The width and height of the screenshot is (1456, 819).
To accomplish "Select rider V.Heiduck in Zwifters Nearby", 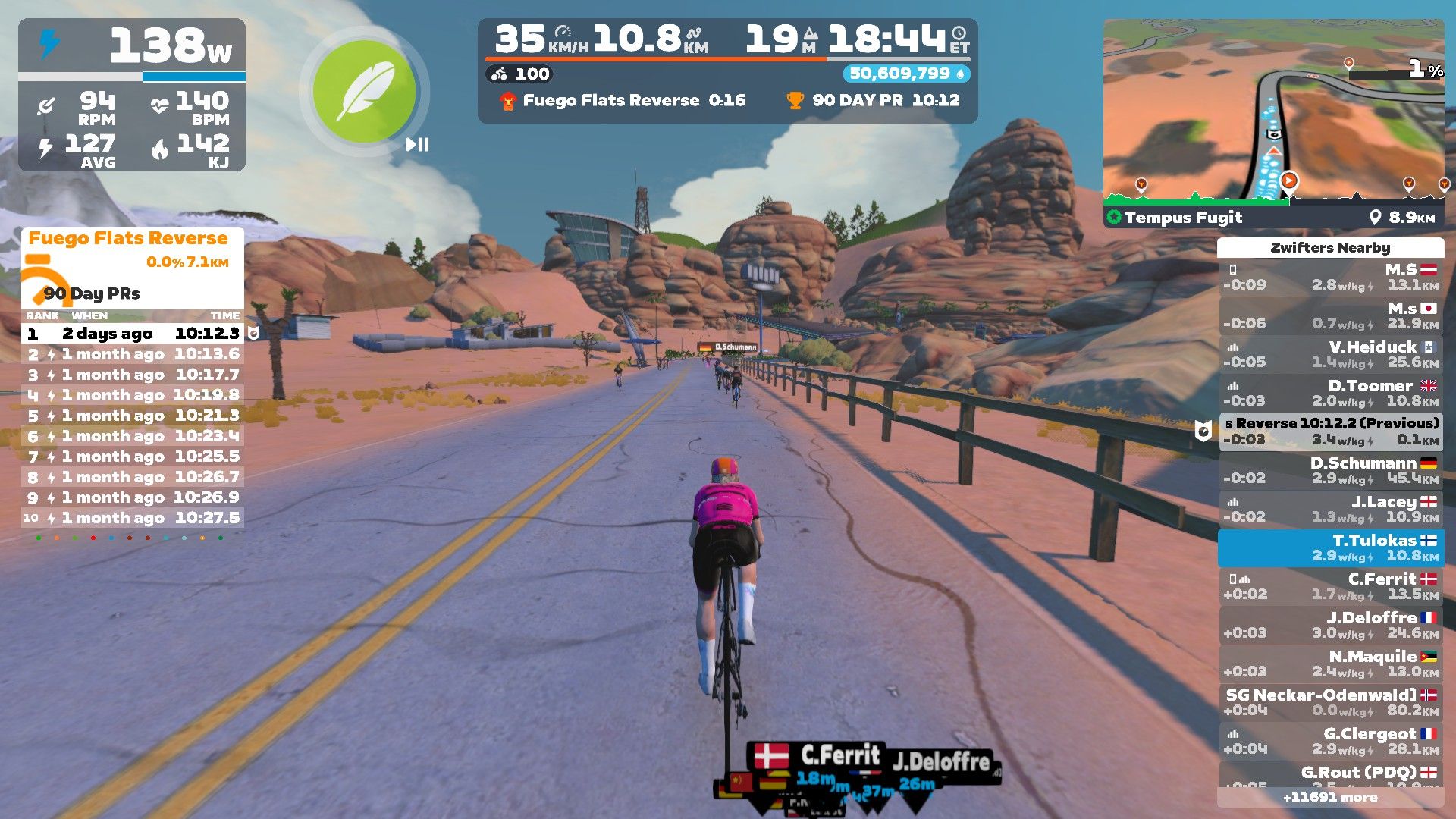I will point(1331,354).
